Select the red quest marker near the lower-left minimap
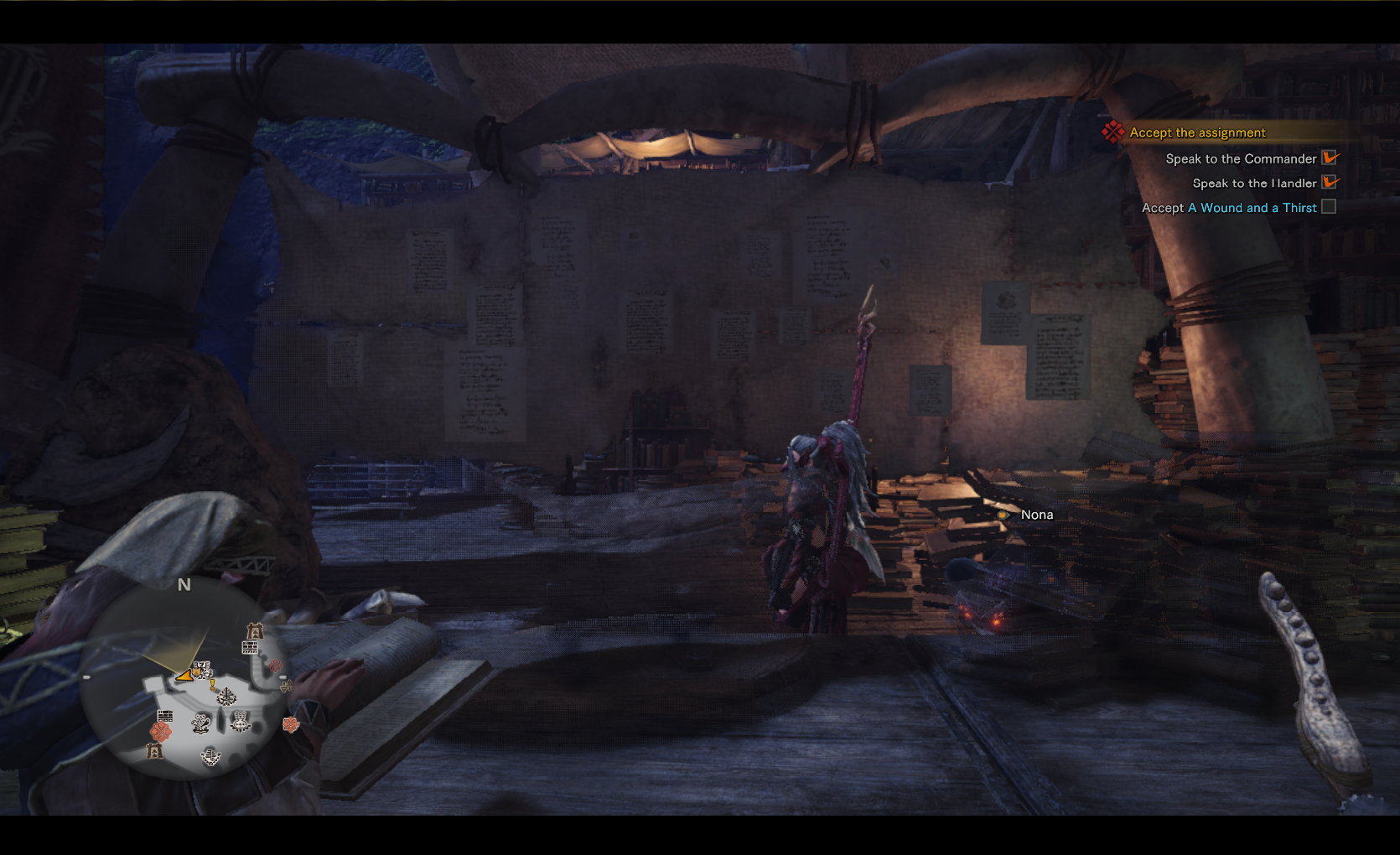 click(x=161, y=733)
